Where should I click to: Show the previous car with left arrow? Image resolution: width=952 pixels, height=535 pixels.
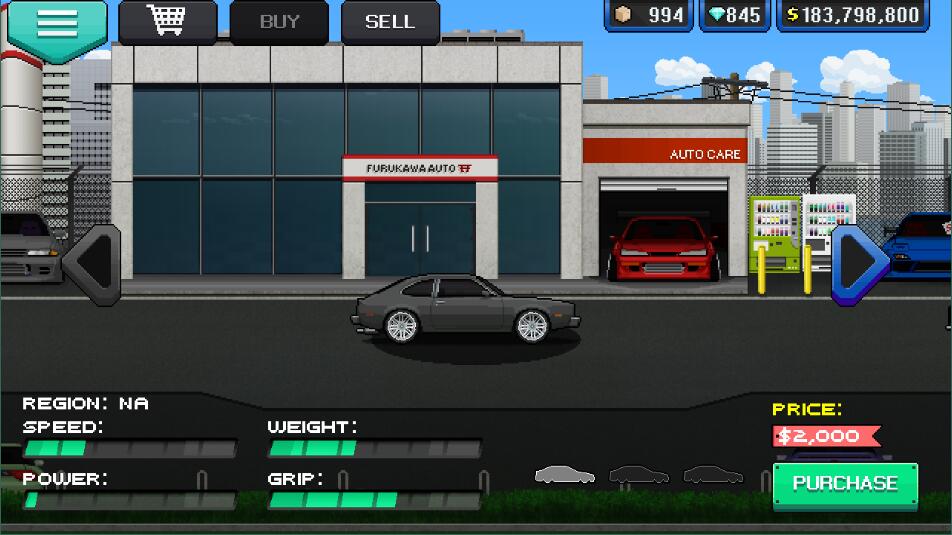(x=92, y=262)
